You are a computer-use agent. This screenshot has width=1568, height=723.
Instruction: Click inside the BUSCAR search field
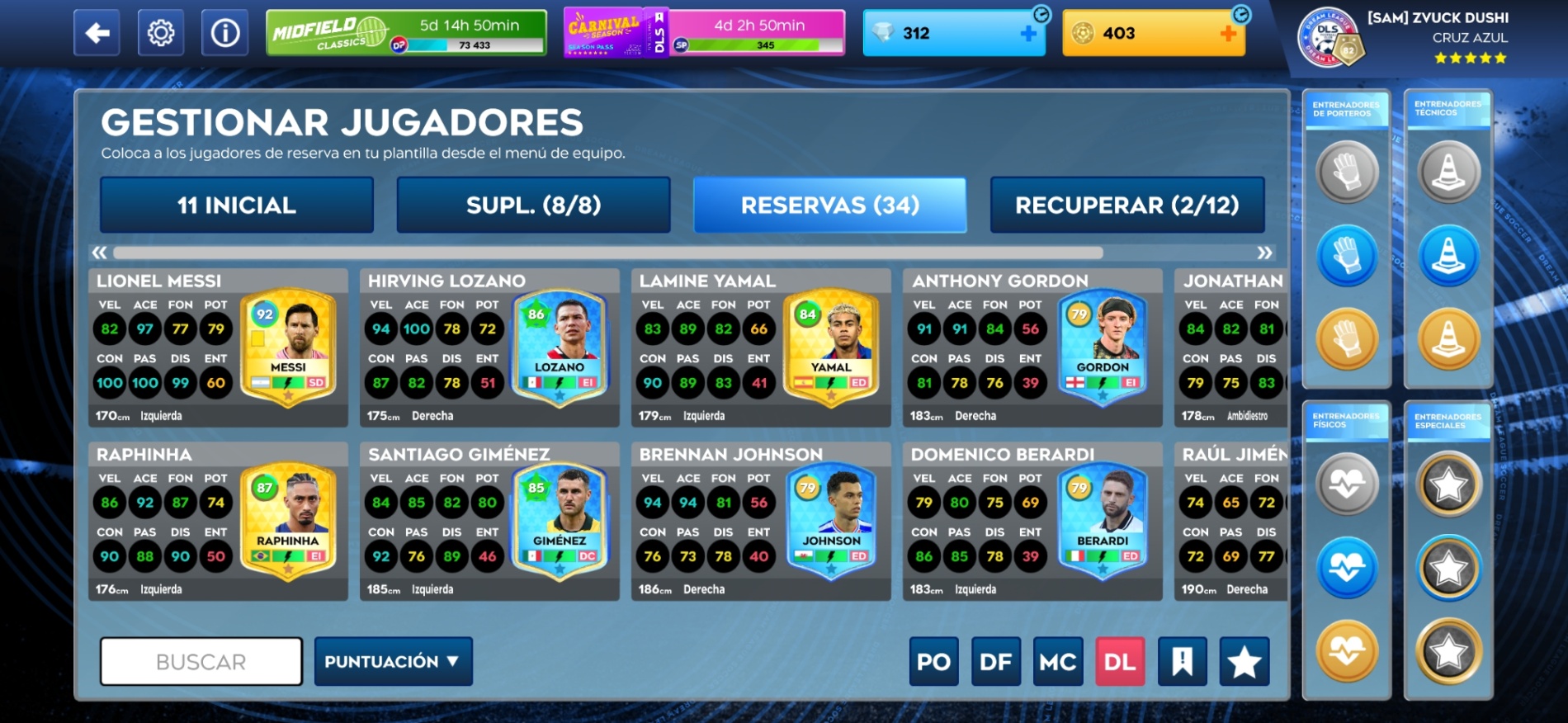pyautogui.click(x=201, y=661)
